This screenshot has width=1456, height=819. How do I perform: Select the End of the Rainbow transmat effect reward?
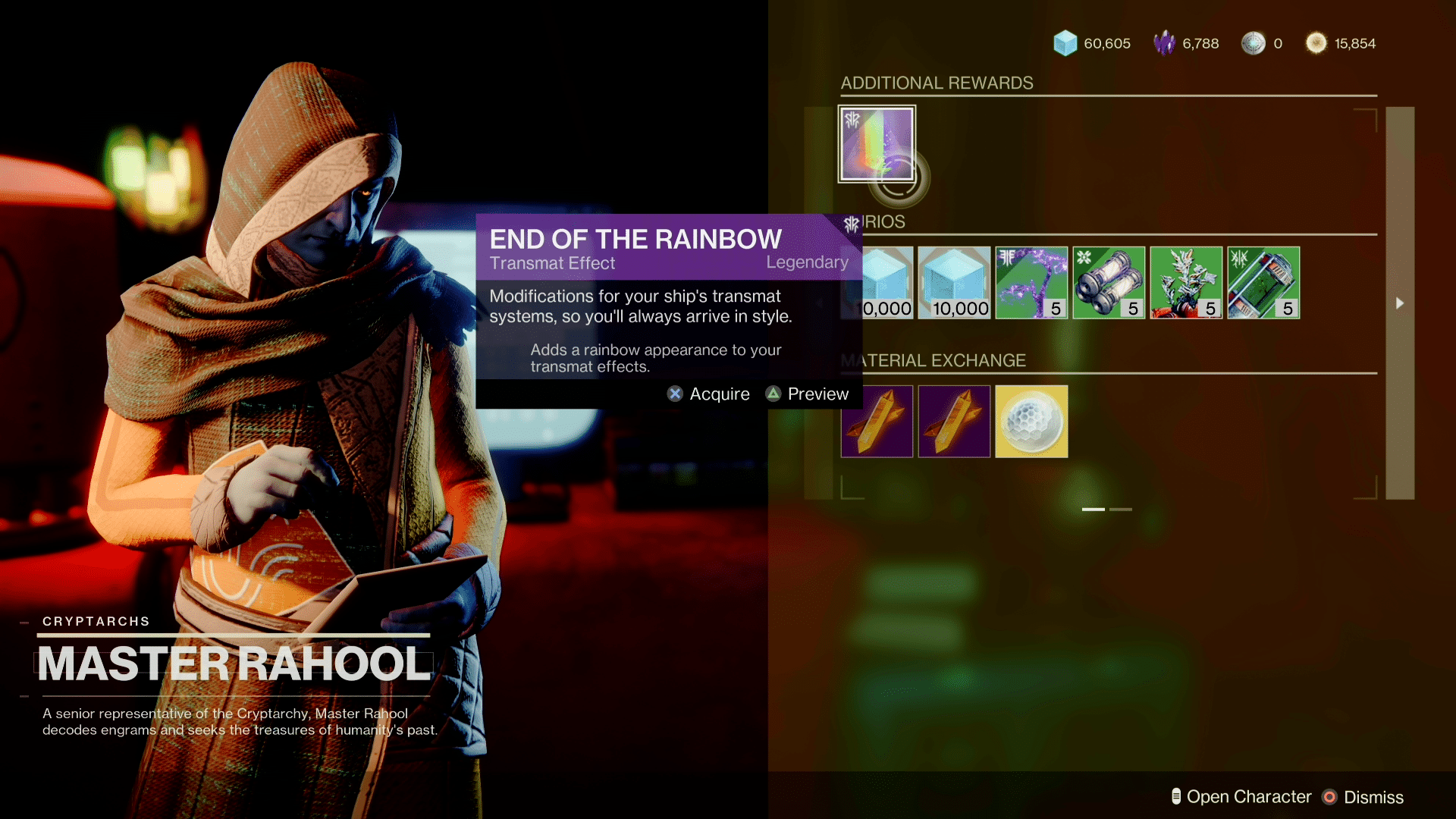(x=877, y=143)
